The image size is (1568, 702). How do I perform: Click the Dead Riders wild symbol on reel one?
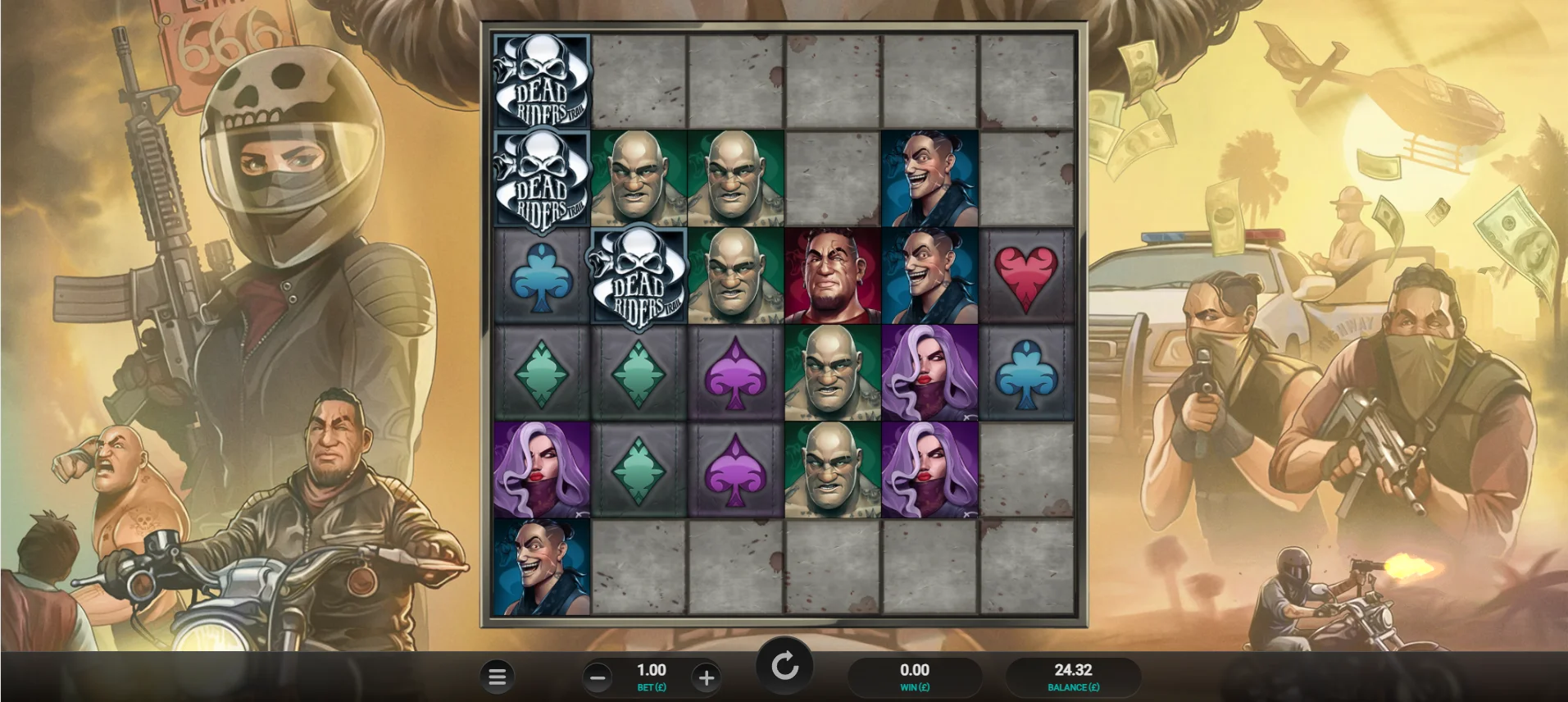coord(541,82)
